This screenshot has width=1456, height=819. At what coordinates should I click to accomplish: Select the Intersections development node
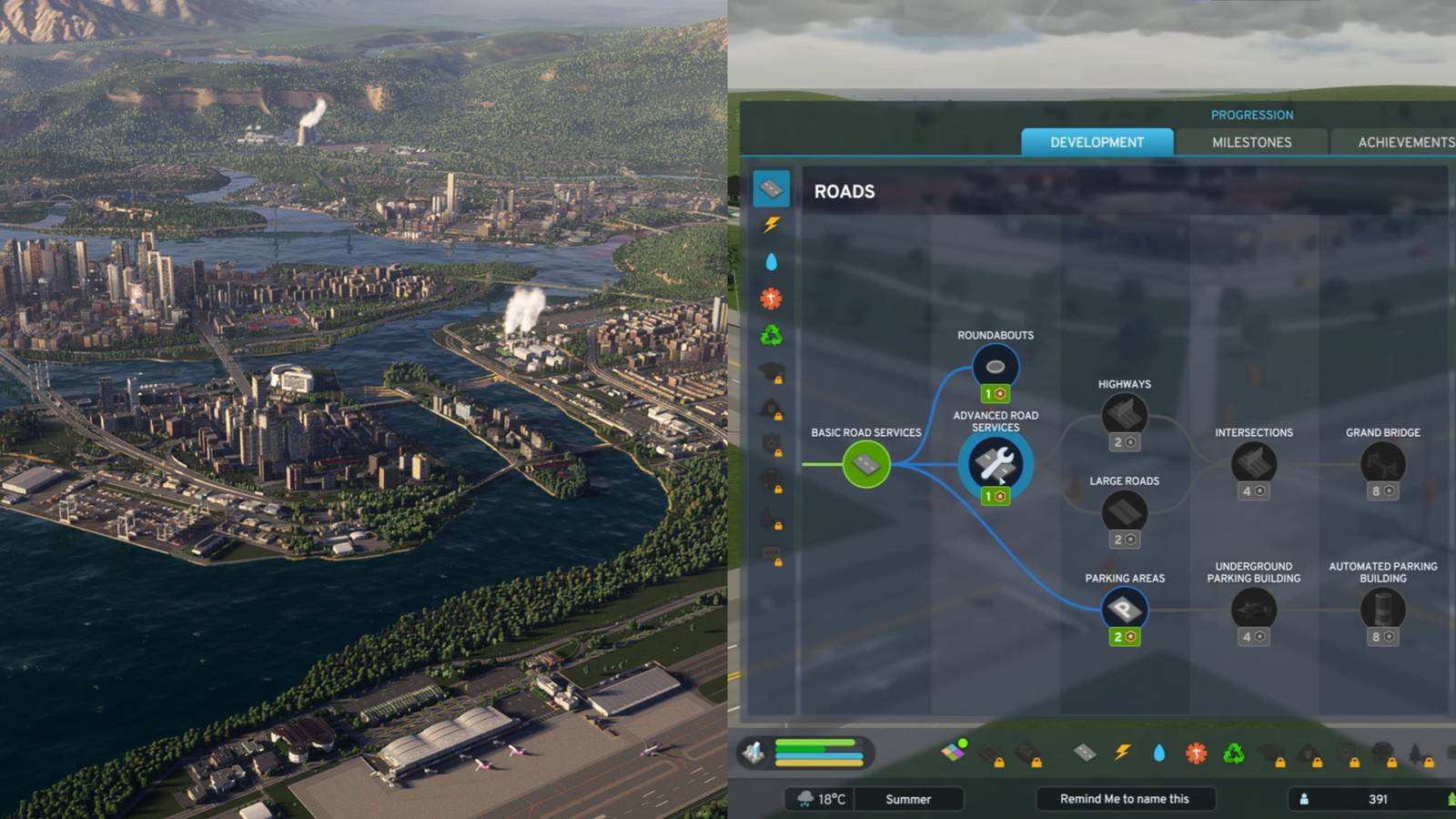pos(1254,463)
